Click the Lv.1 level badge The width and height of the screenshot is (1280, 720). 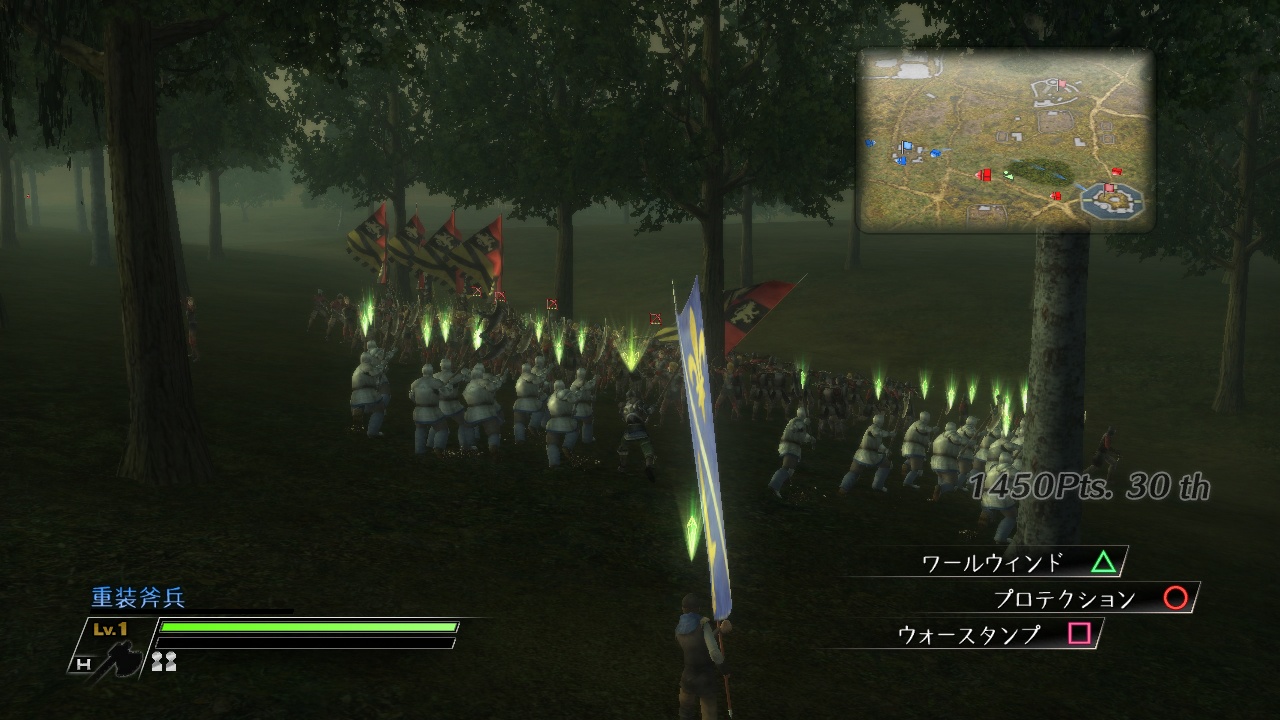click(110, 629)
